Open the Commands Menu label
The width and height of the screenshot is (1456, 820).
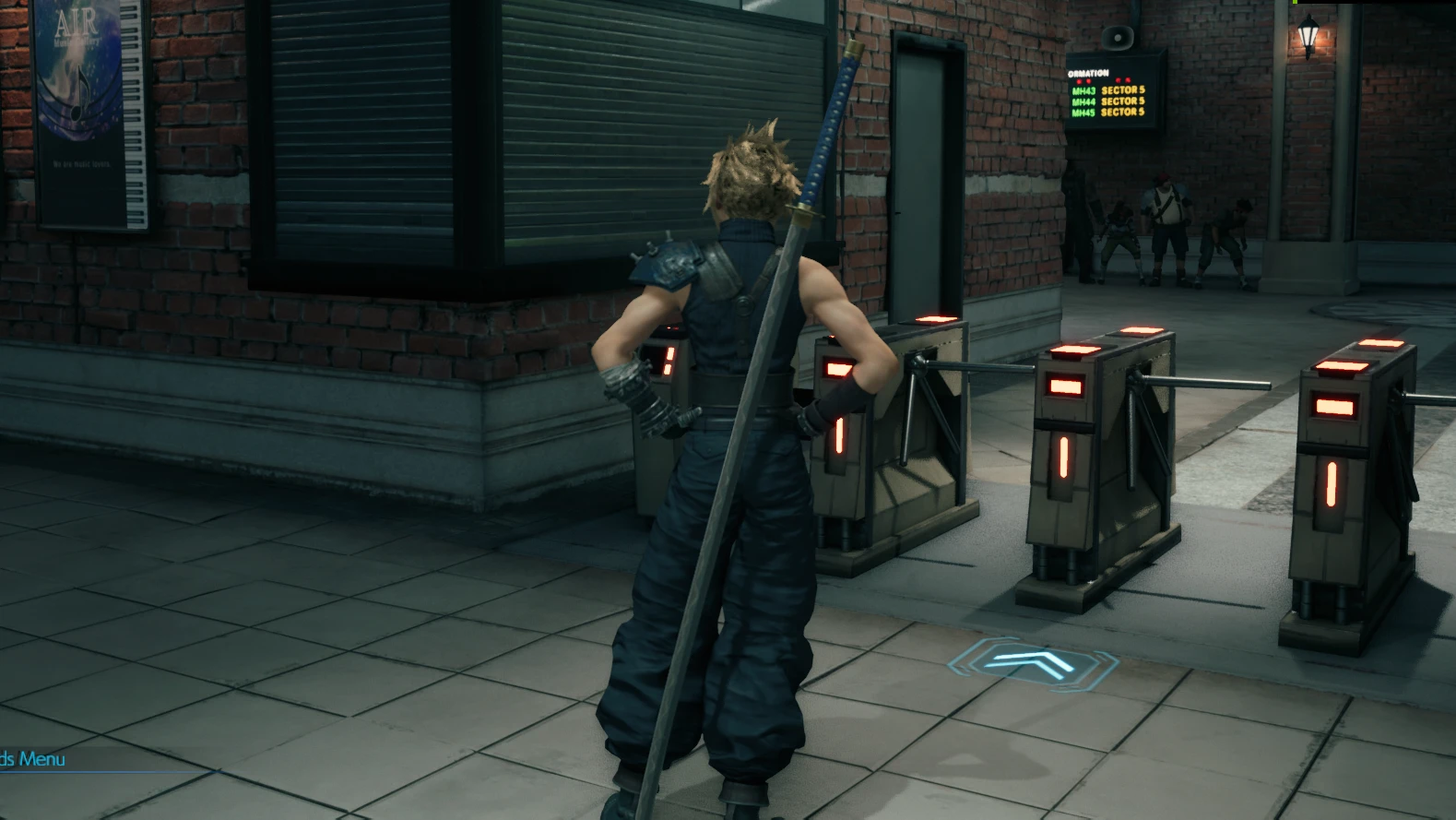click(32, 759)
